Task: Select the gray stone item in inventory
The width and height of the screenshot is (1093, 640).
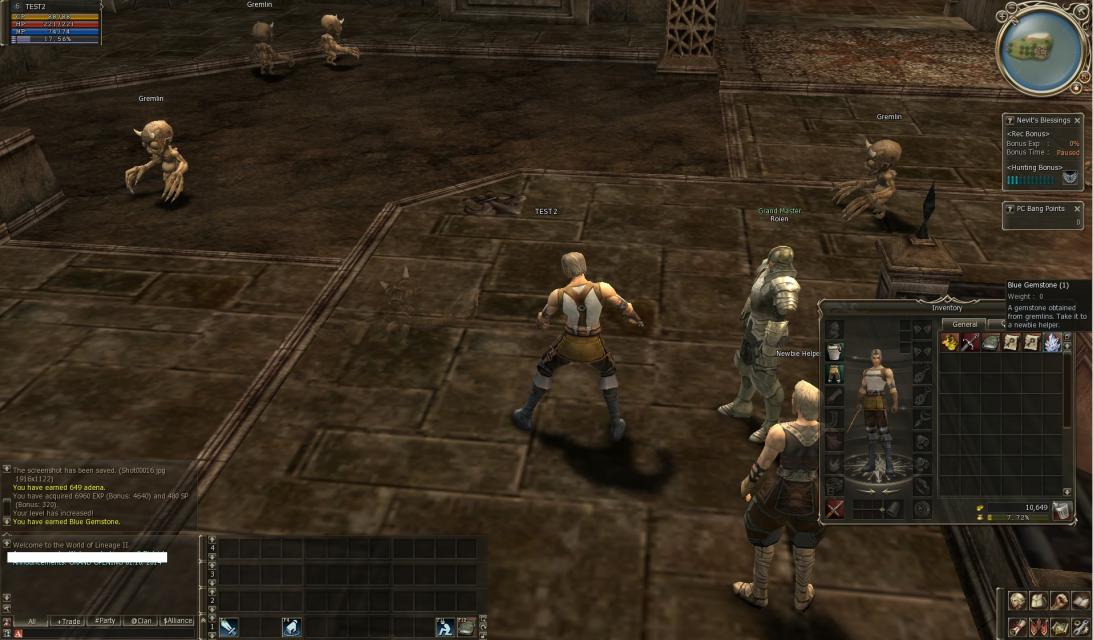Action: click(x=990, y=343)
